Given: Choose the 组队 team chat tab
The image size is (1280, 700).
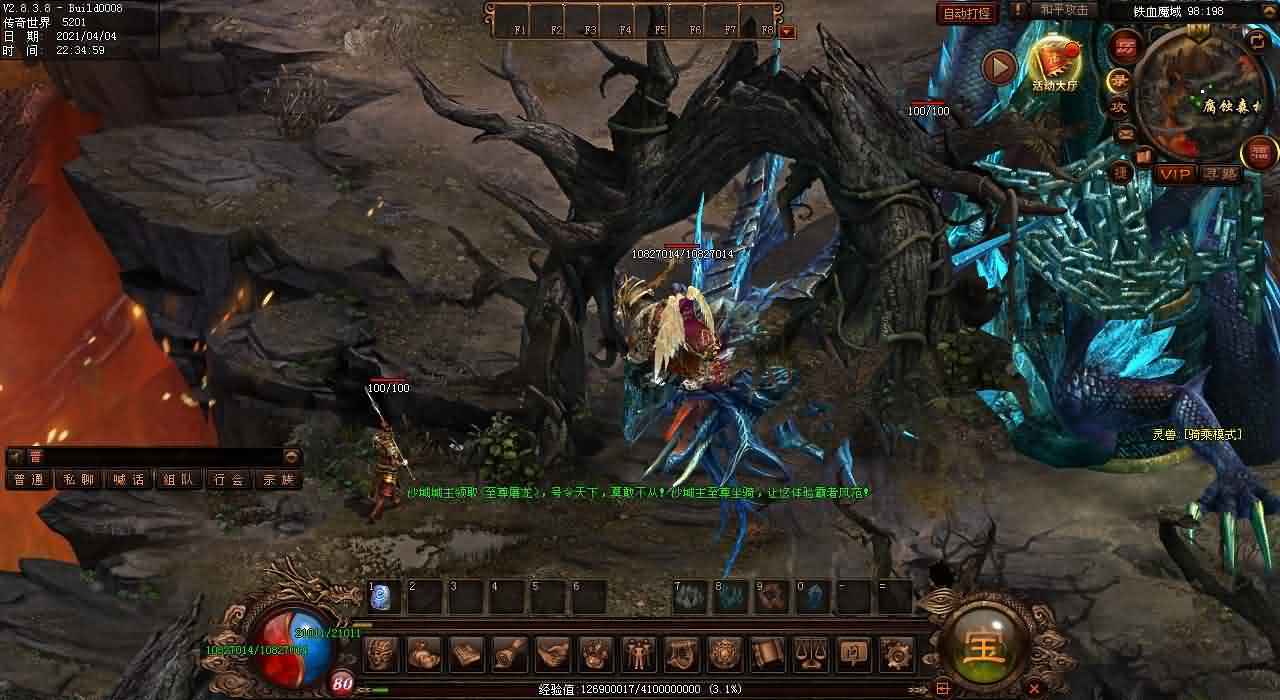Looking at the screenshot, I should pyautogui.click(x=178, y=480).
